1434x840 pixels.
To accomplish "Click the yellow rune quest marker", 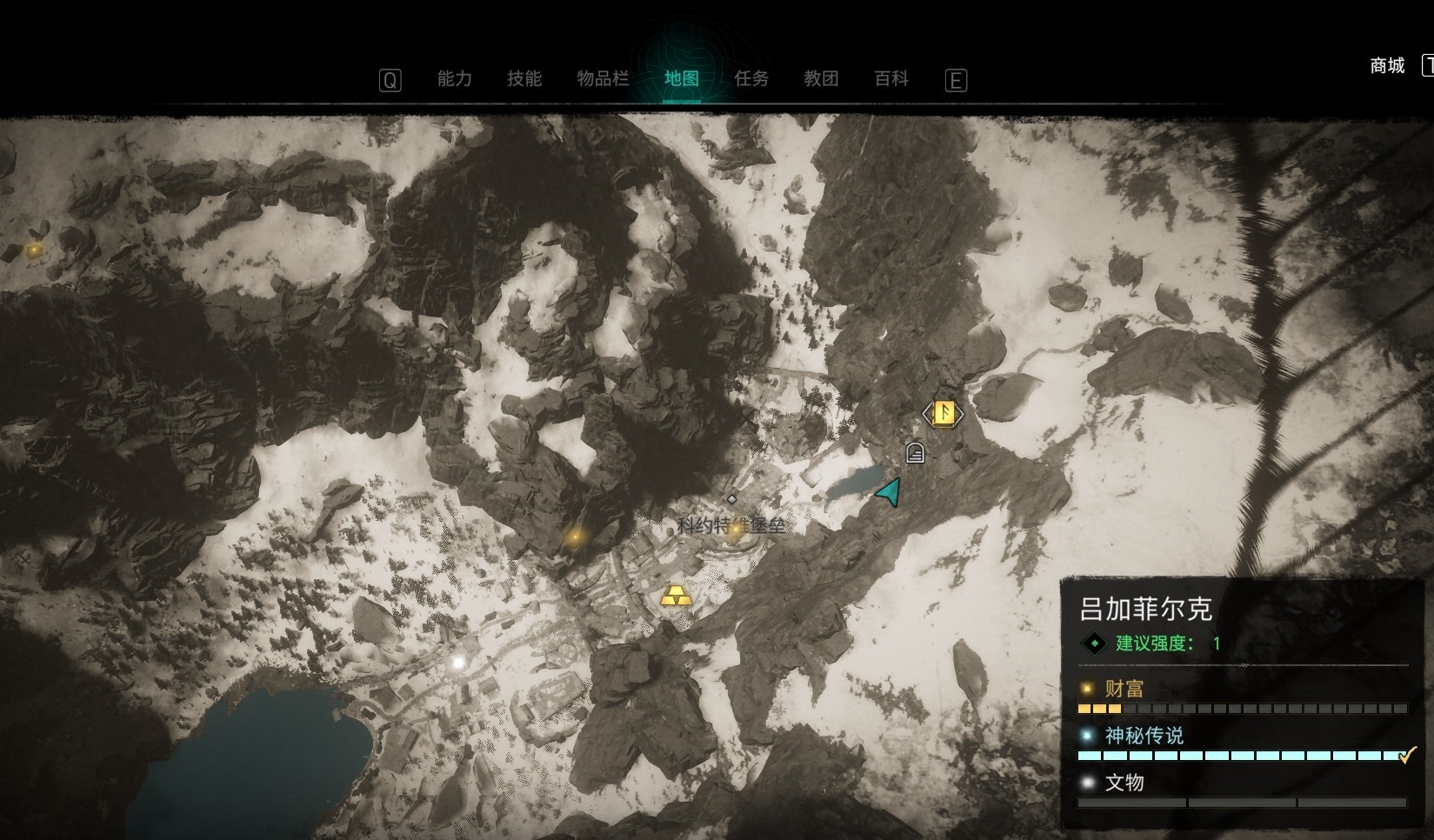I will [944, 413].
